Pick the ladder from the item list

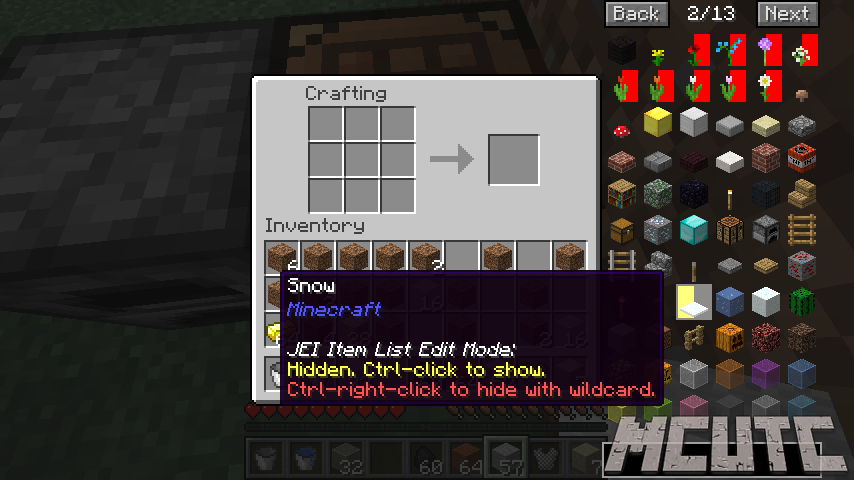pos(800,229)
